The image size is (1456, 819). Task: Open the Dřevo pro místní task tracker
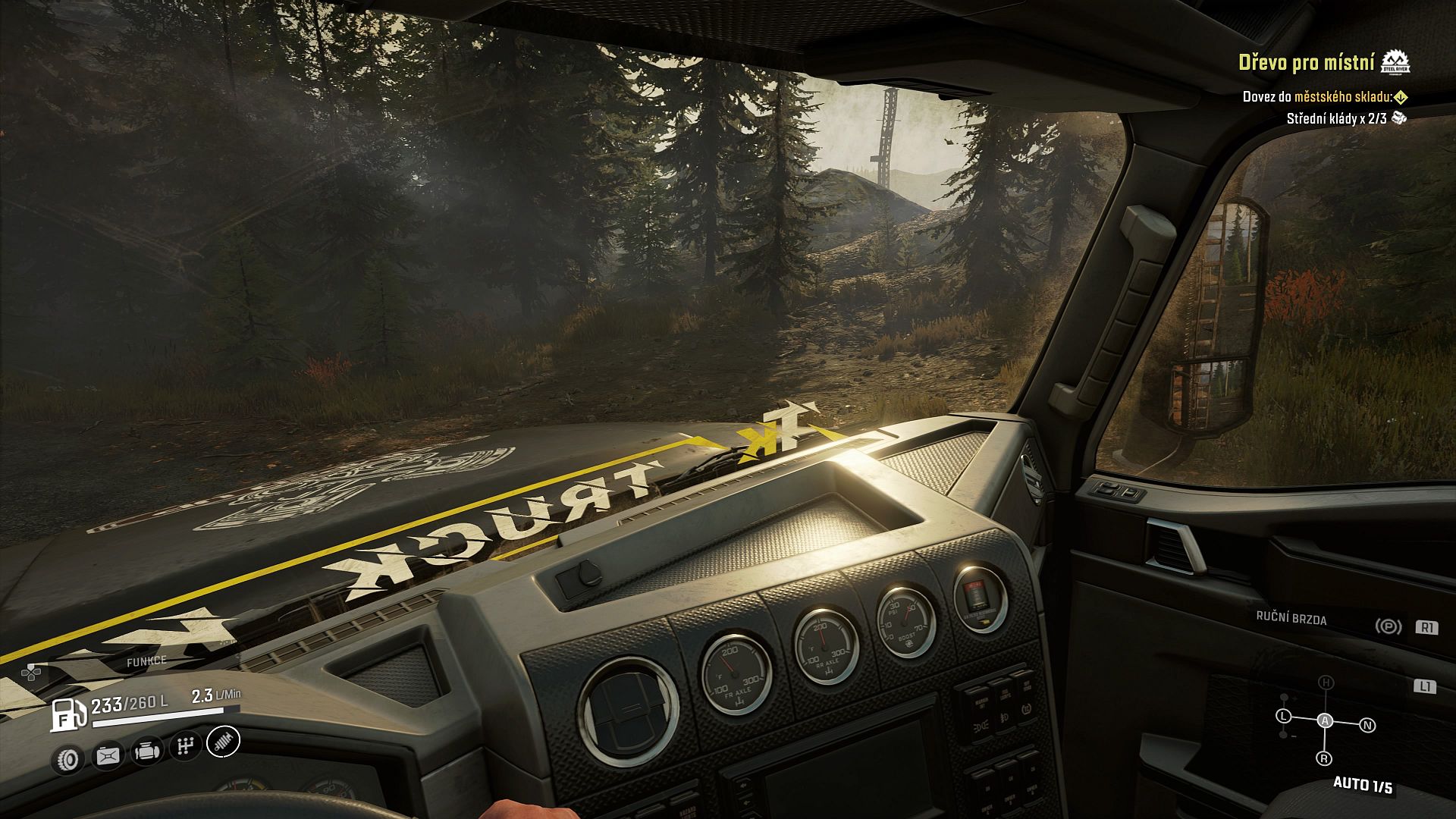point(1306,62)
